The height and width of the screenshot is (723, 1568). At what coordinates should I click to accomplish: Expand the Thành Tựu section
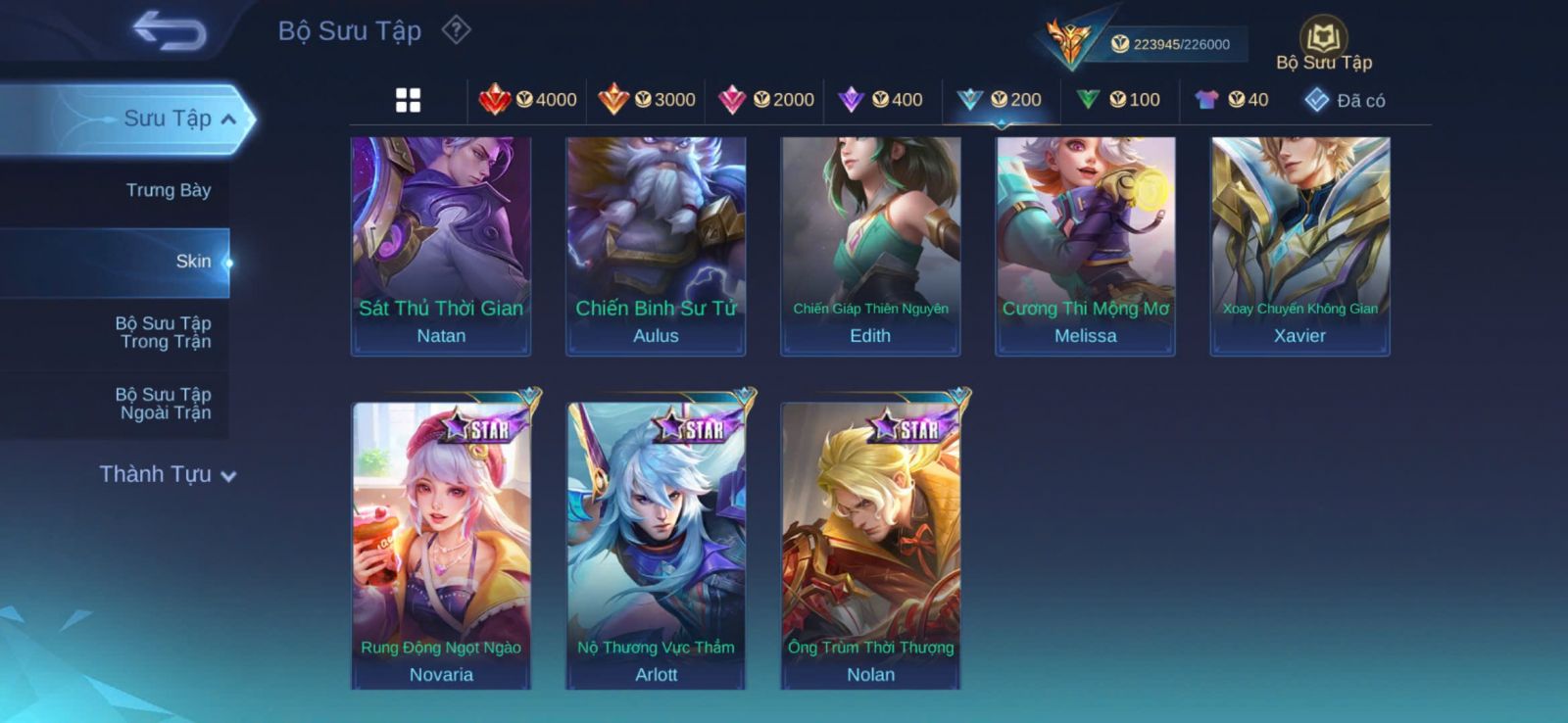[168, 475]
